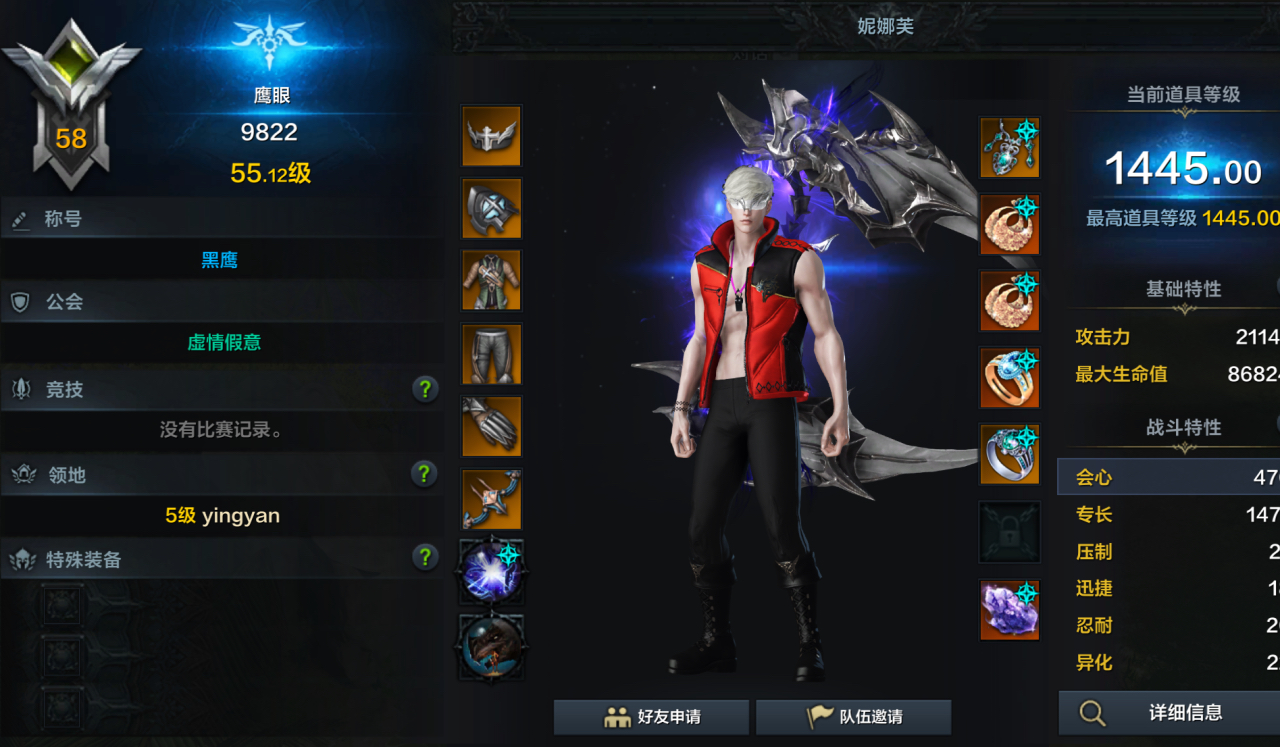Select the gold ring with blue gem
The height and width of the screenshot is (747, 1280).
pyautogui.click(x=1009, y=378)
